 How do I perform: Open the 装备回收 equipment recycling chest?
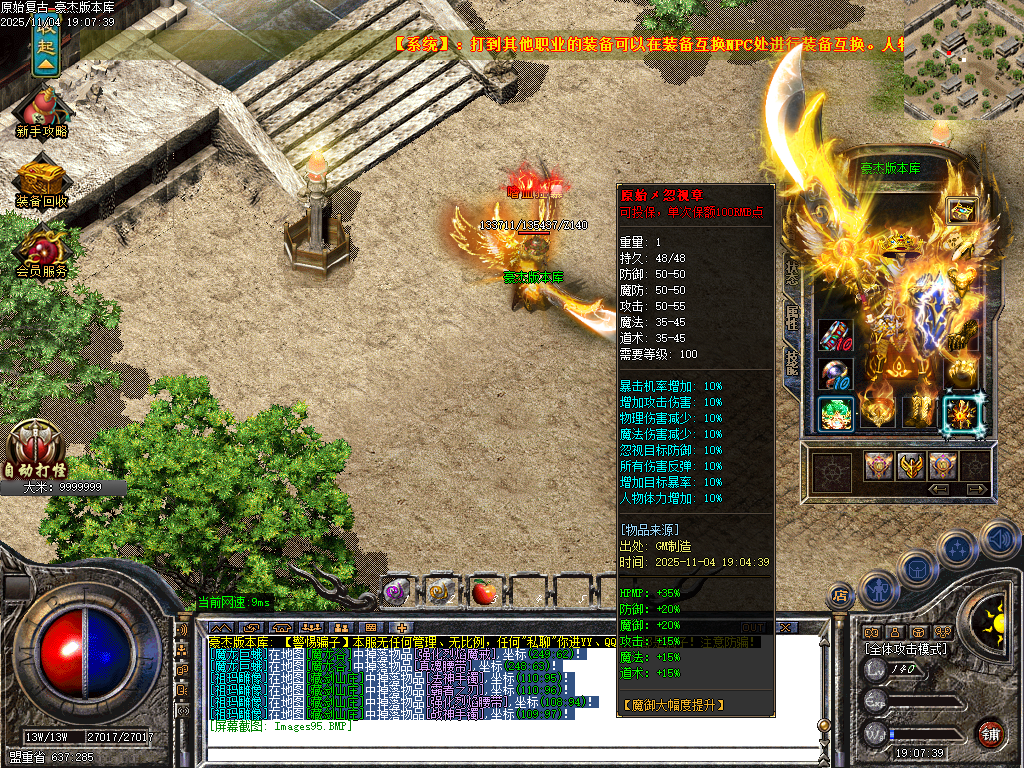pos(42,181)
